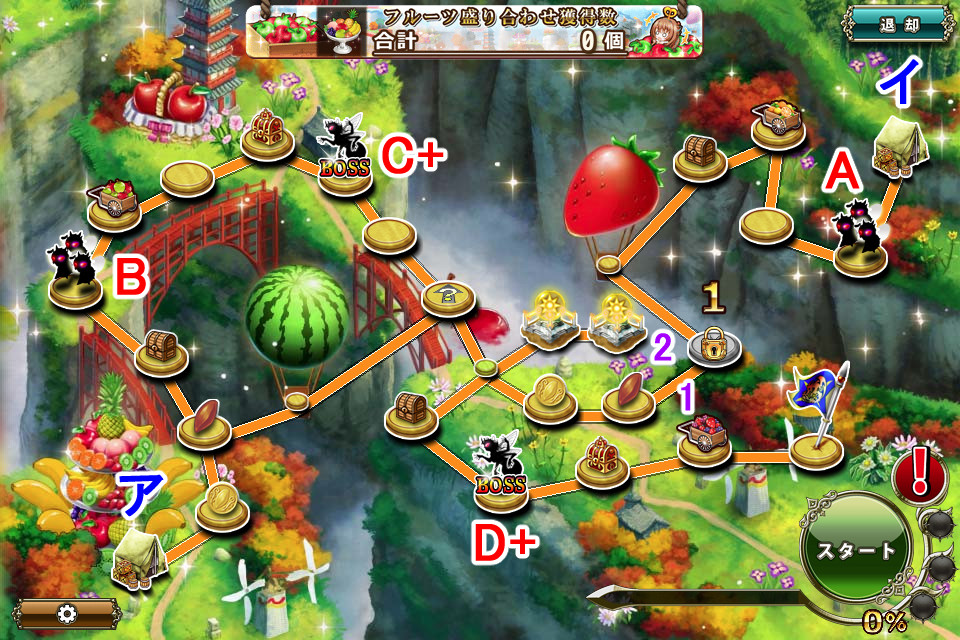This screenshot has width=960, height=640.
Task: Select the fruit cart node marked 1
Action: click(x=705, y=440)
